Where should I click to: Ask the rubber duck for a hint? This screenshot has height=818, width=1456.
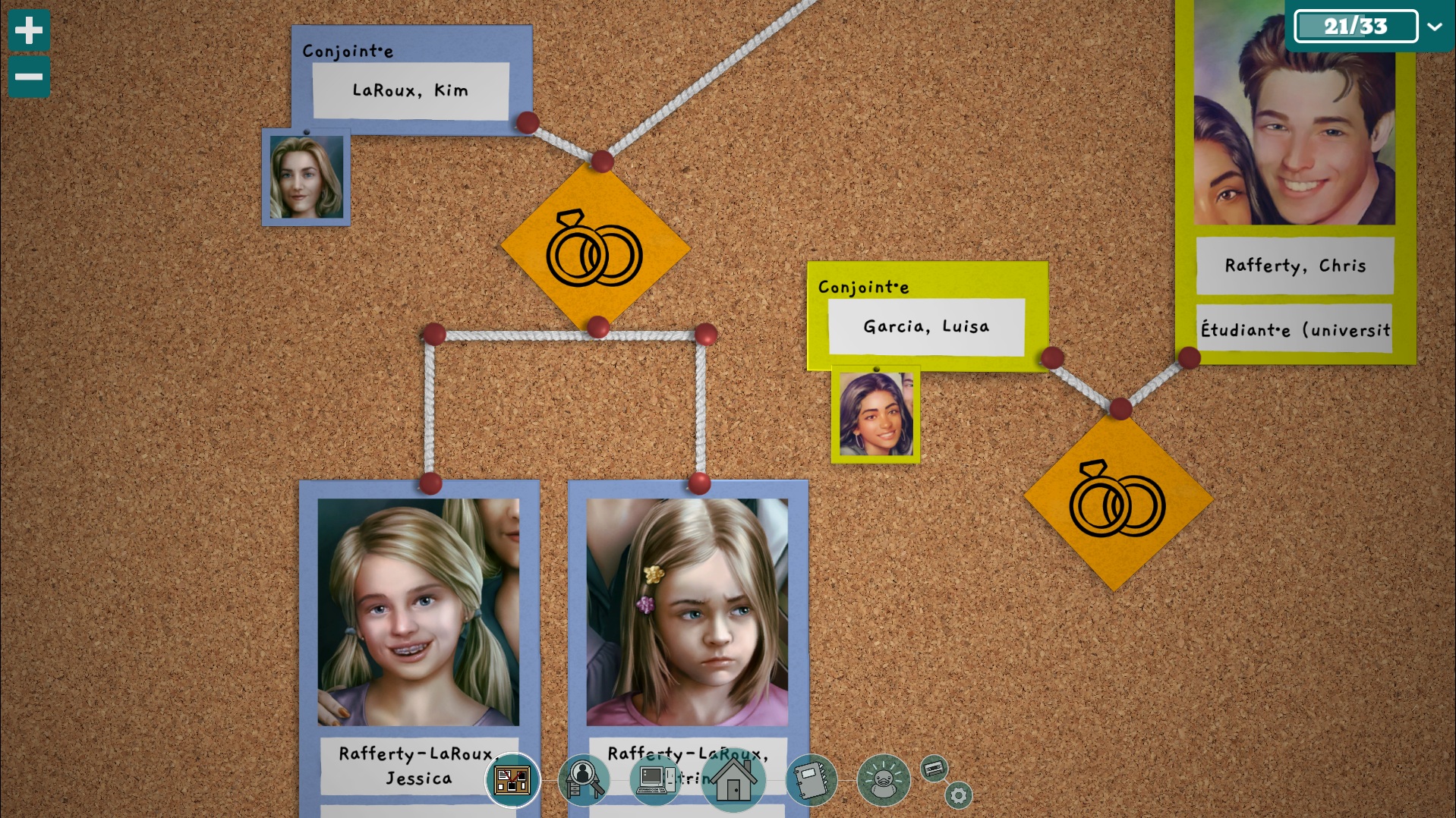[x=883, y=779]
